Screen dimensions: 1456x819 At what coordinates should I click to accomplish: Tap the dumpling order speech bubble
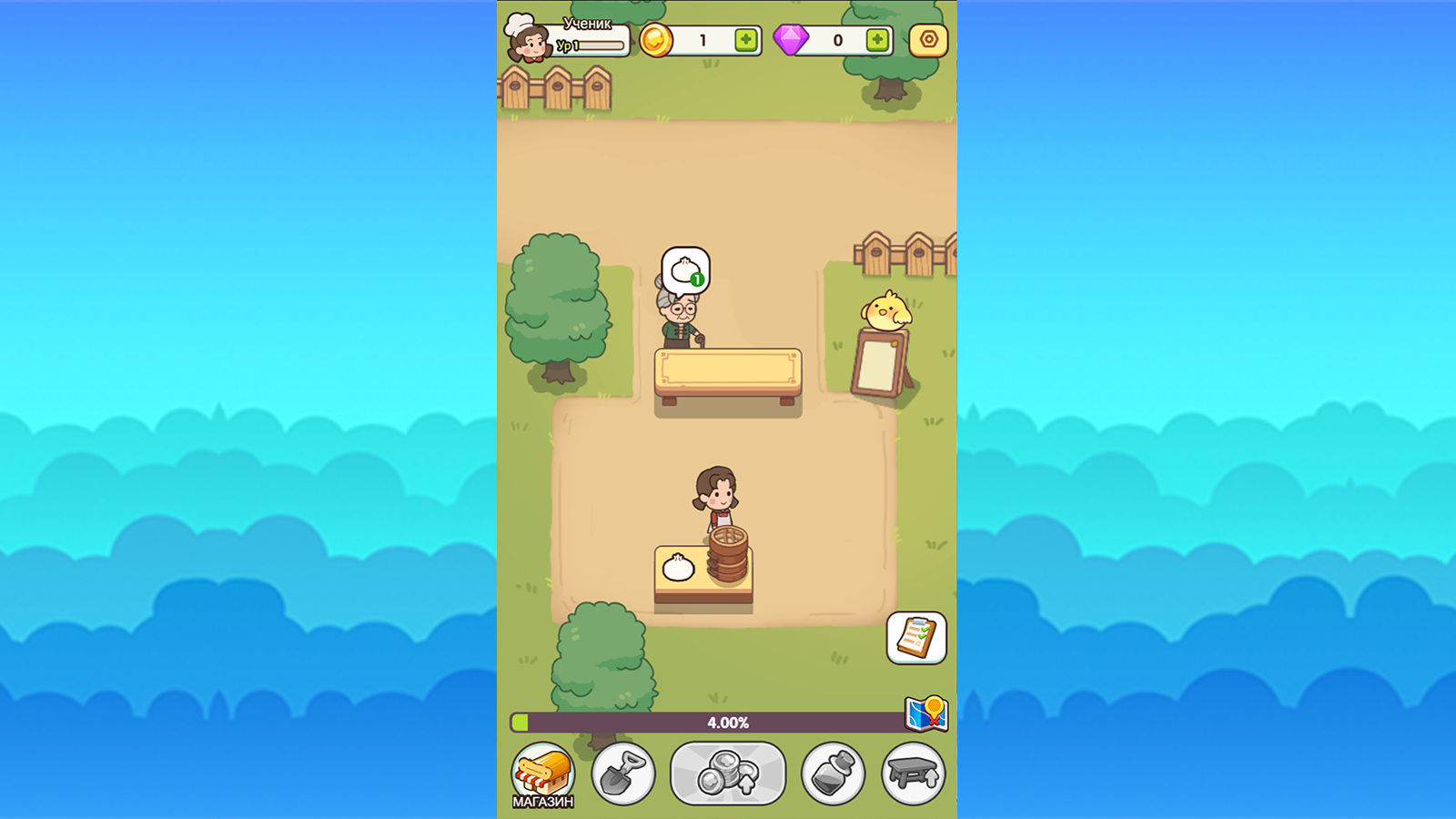[x=689, y=268]
